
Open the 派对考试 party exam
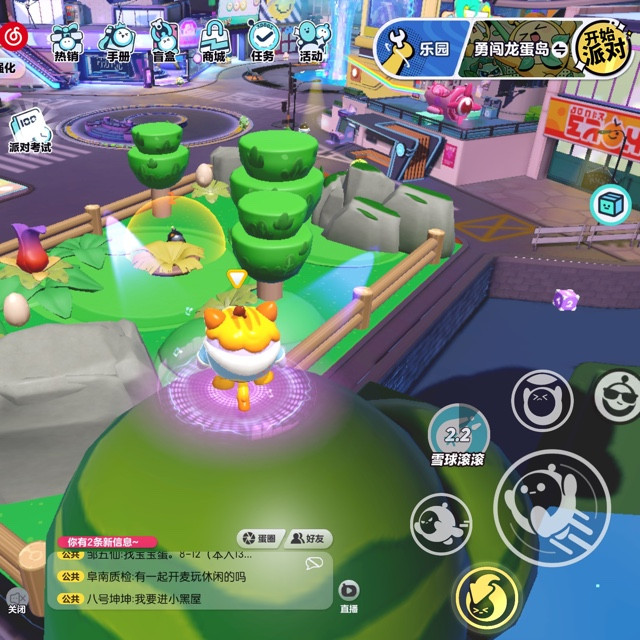(x=29, y=133)
